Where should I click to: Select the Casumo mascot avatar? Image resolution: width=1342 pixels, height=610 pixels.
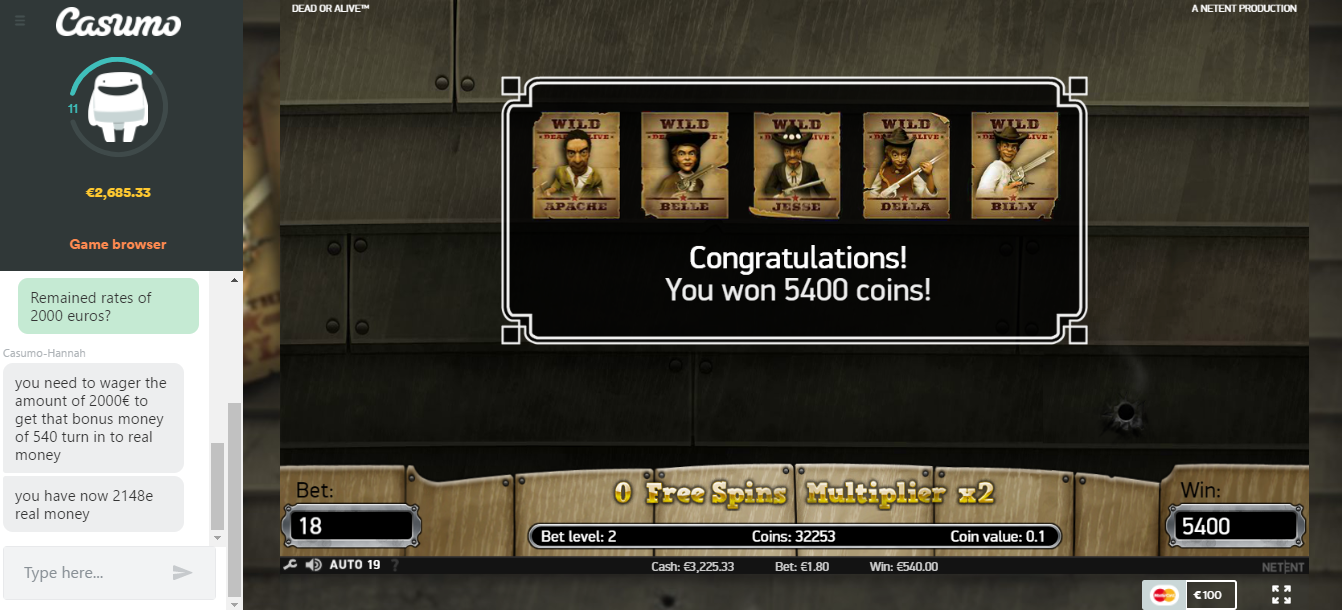point(118,106)
